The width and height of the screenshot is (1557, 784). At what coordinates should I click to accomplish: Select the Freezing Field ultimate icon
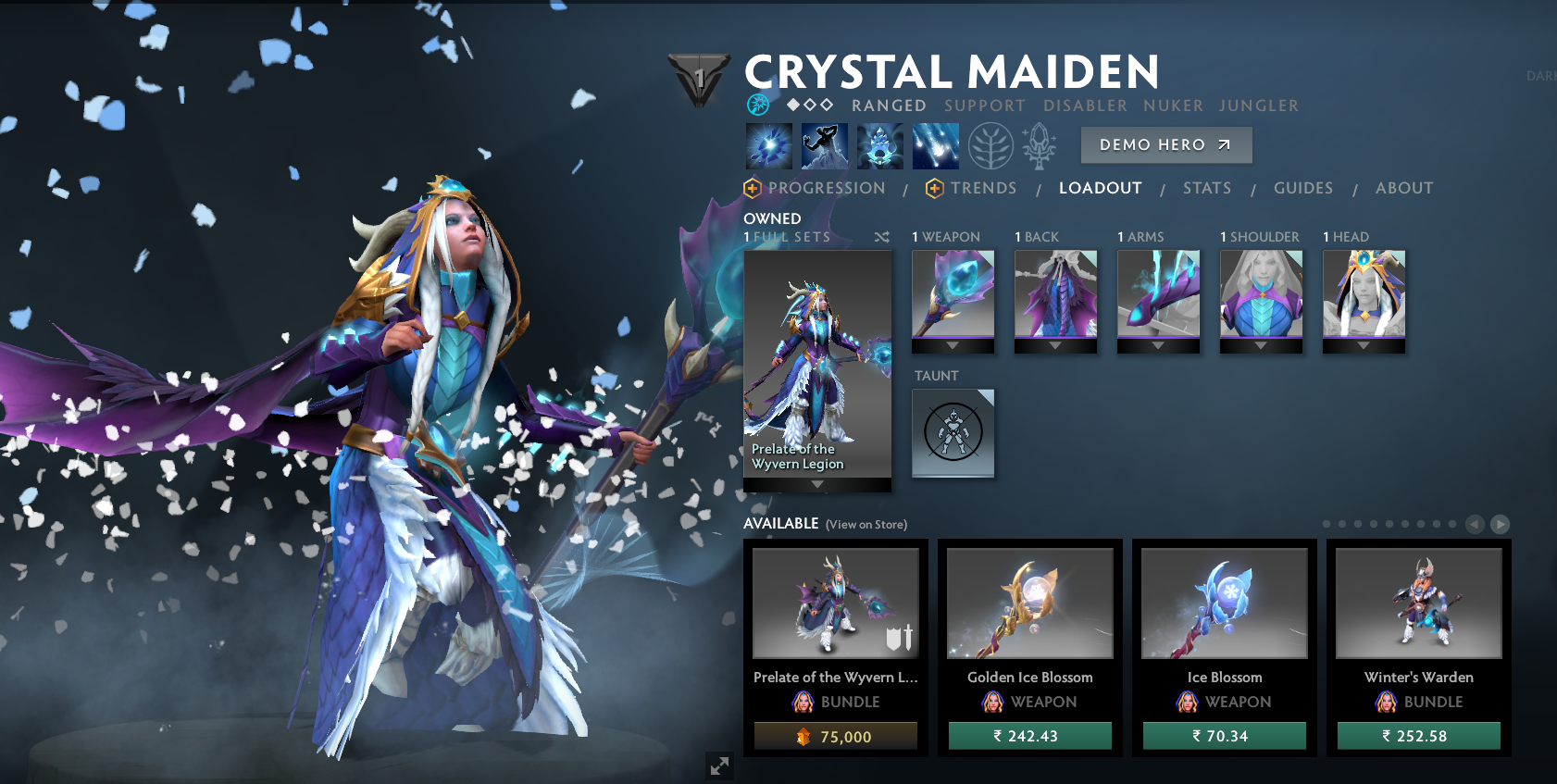[x=935, y=145]
